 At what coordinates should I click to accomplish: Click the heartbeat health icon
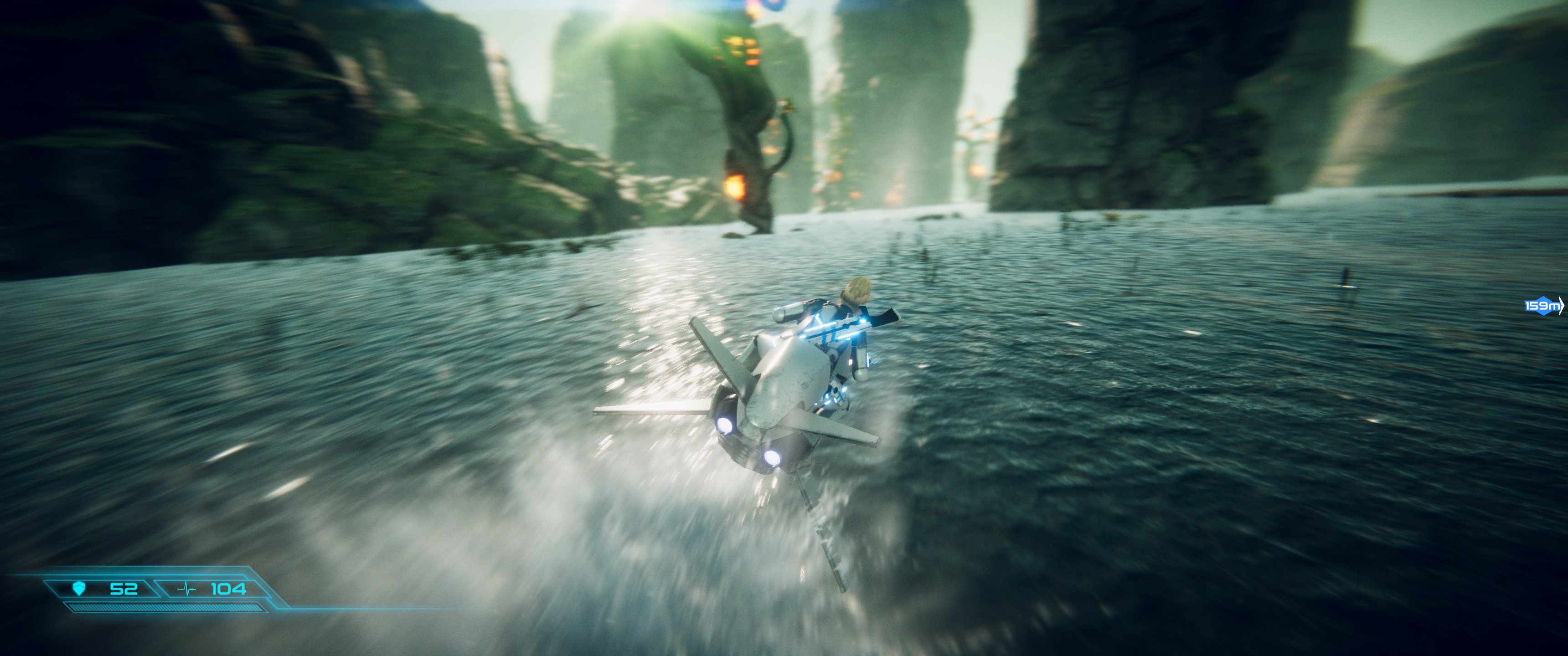(186, 589)
